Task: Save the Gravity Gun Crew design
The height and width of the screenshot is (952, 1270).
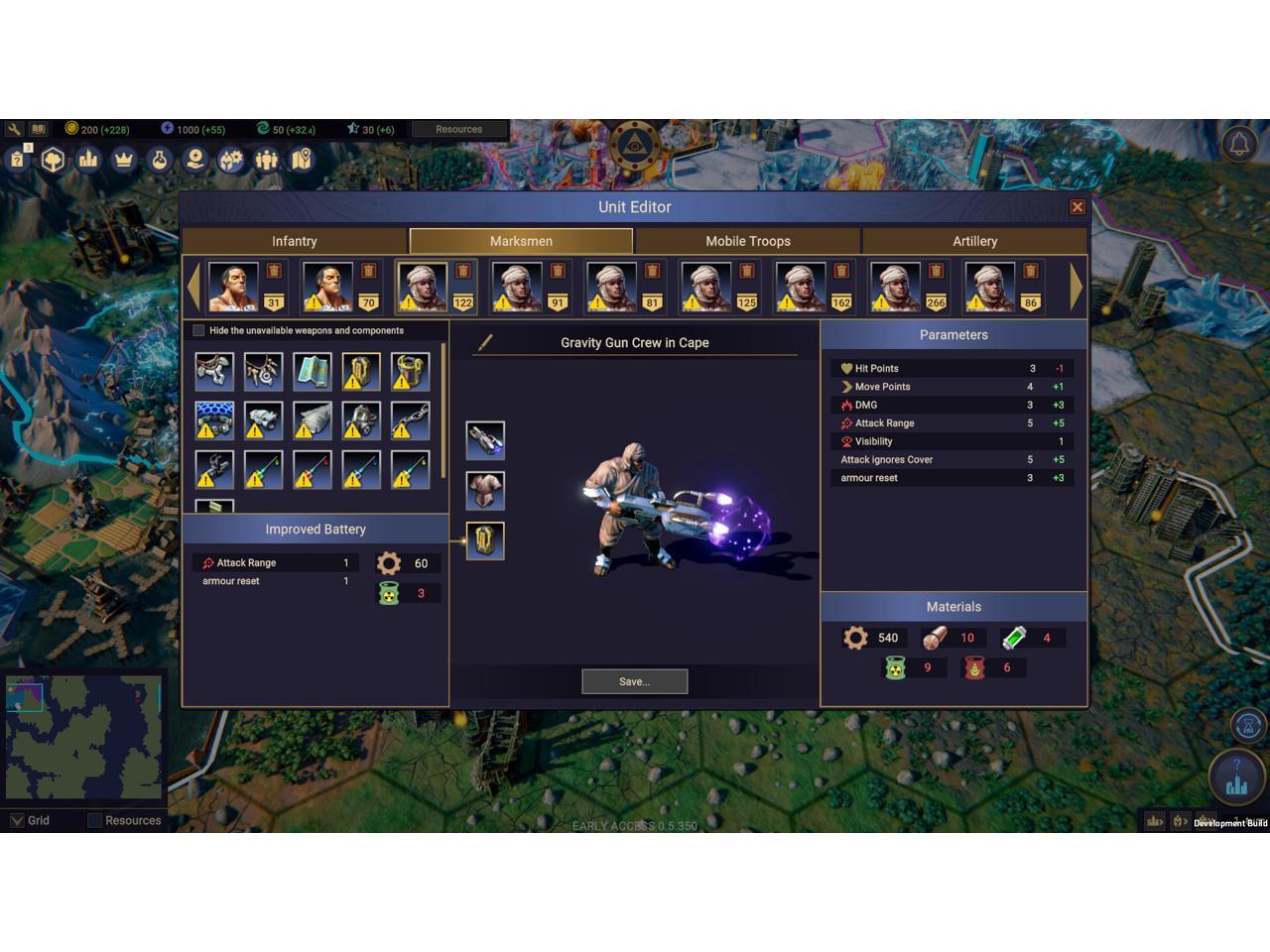Action: pos(634,681)
